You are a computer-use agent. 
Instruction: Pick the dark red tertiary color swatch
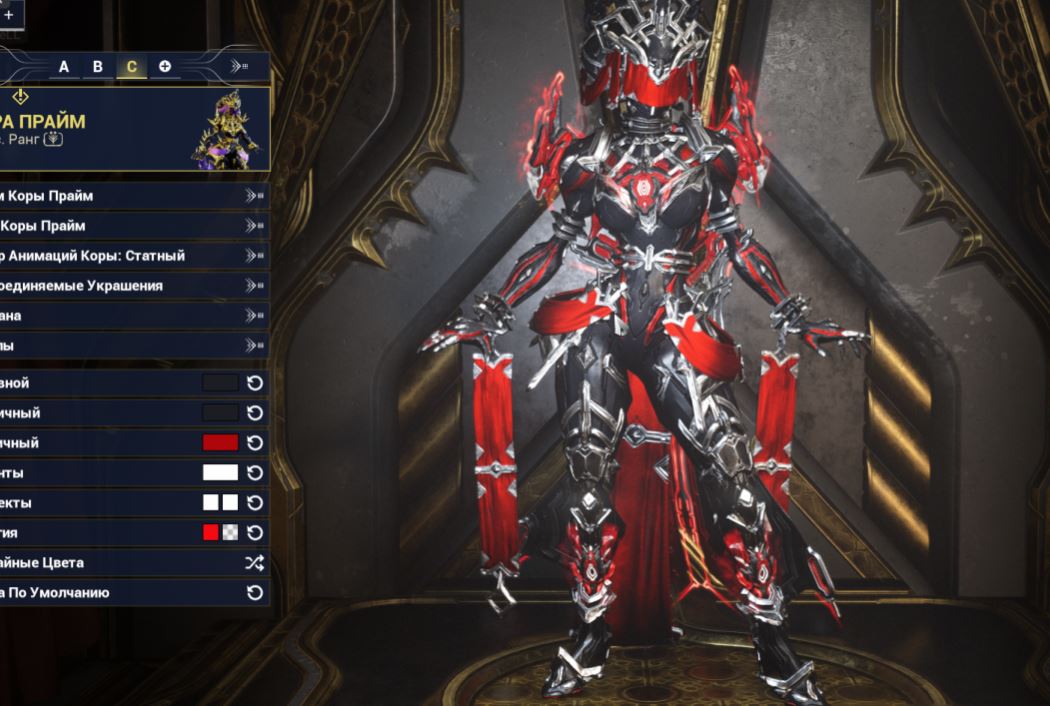(220, 443)
